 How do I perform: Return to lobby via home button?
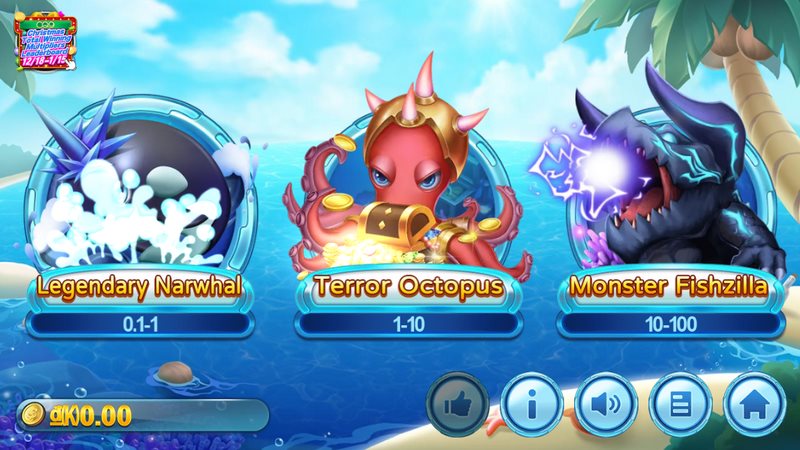coord(753,406)
